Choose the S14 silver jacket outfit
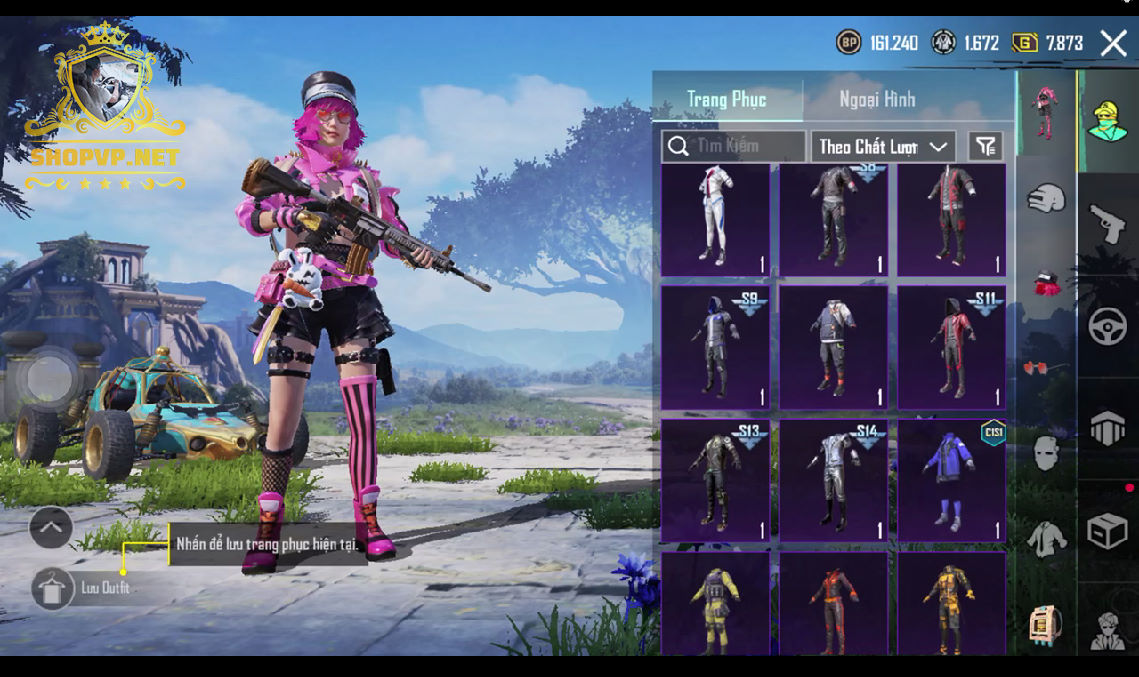The width and height of the screenshot is (1139, 677). click(x=833, y=480)
